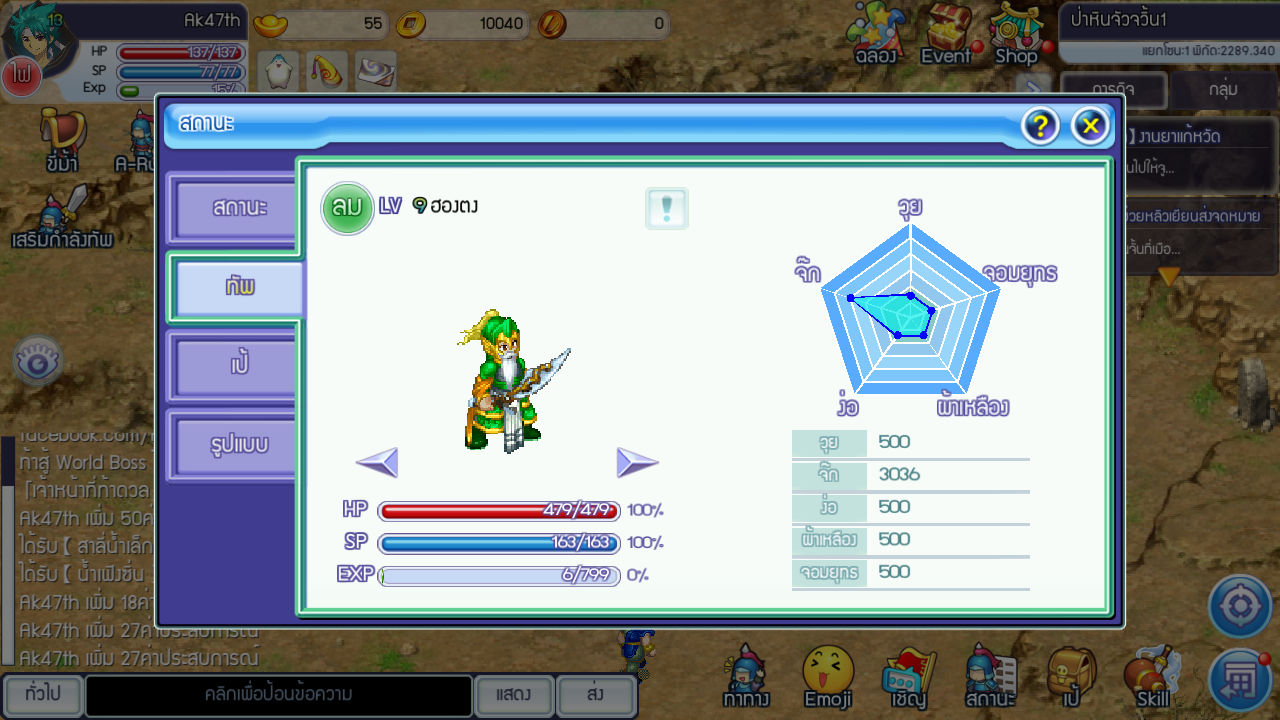
Task: Switch to the สถานะ side tab
Action: pos(238,209)
